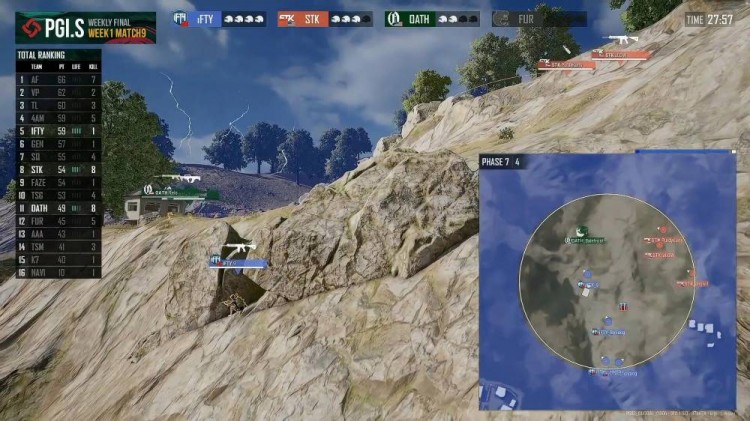Screen dimensions: 750x421
Task: Select the VP row in Total Ranking
Action: [x=58, y=91]
